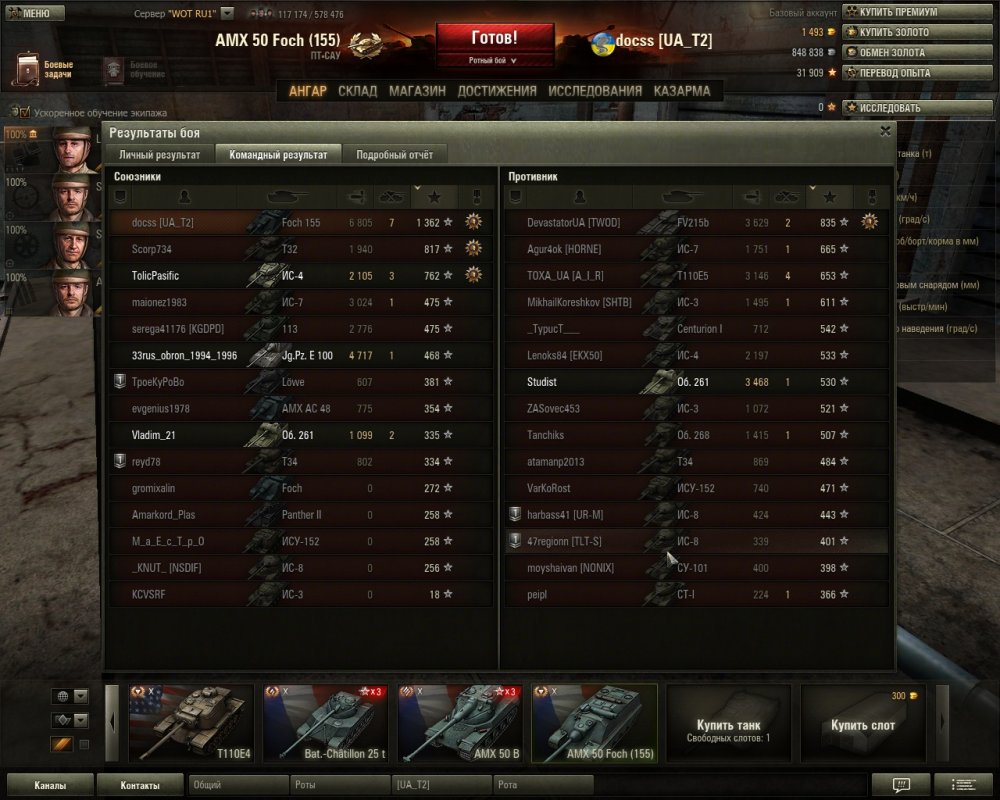Open the Каналы chat channels button
Screen dimensions: 1000x800
[50, 786]
